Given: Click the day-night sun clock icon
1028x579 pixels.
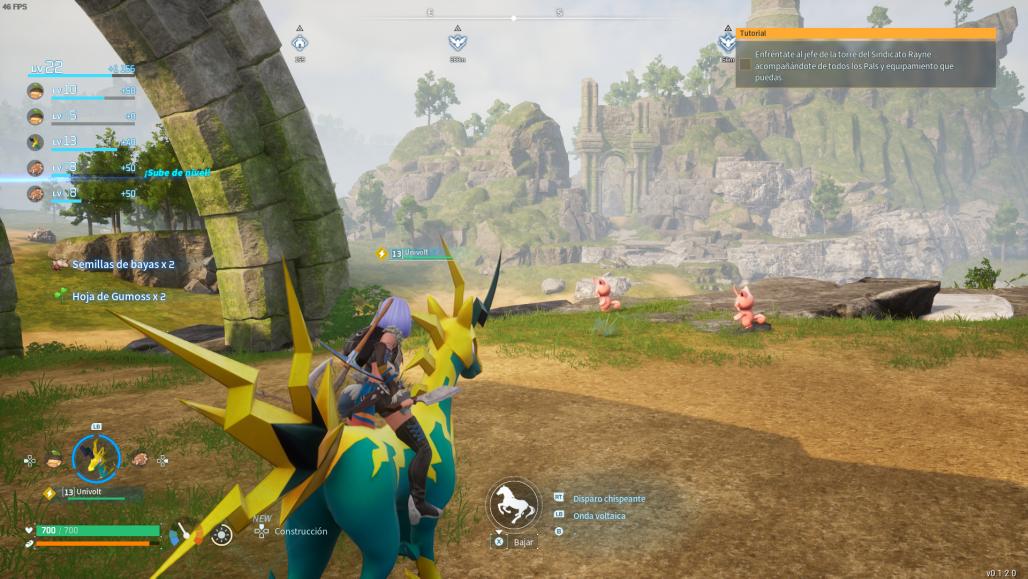Looking at the screenshot, I should [x=221, y=535].
